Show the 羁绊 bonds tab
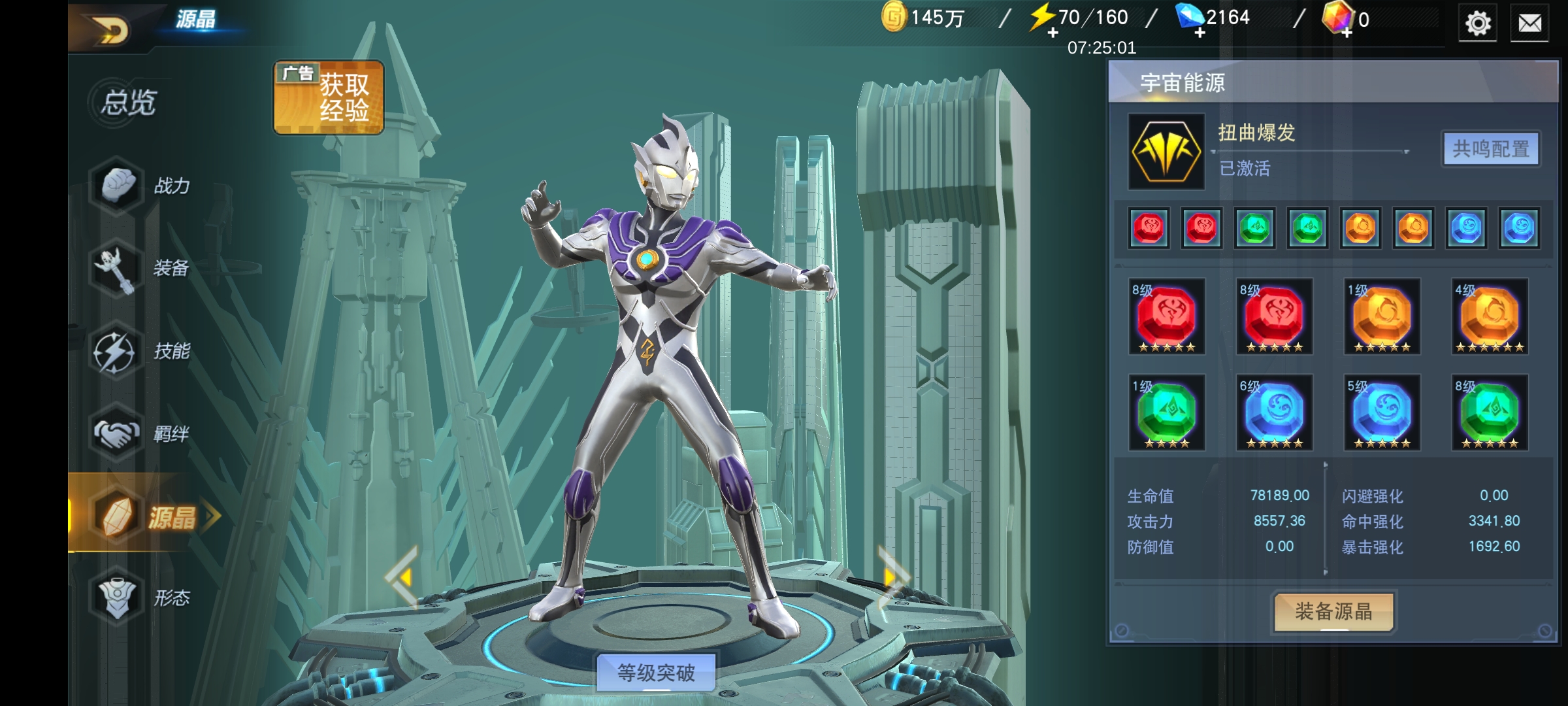The height and width of the screenshot is (706, 1568). coord(144,433)
